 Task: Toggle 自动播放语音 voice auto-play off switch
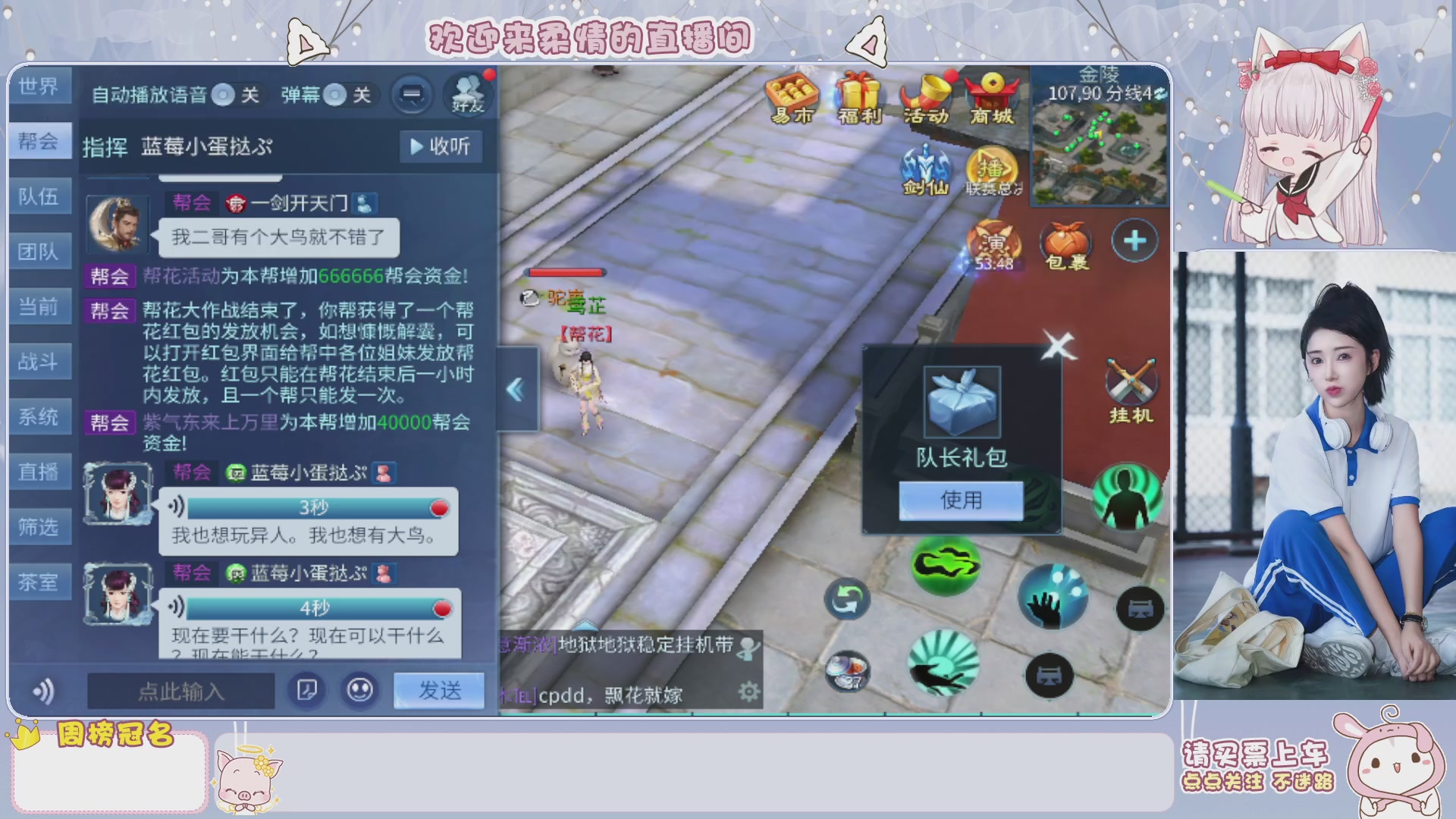[x=224, y=96]
